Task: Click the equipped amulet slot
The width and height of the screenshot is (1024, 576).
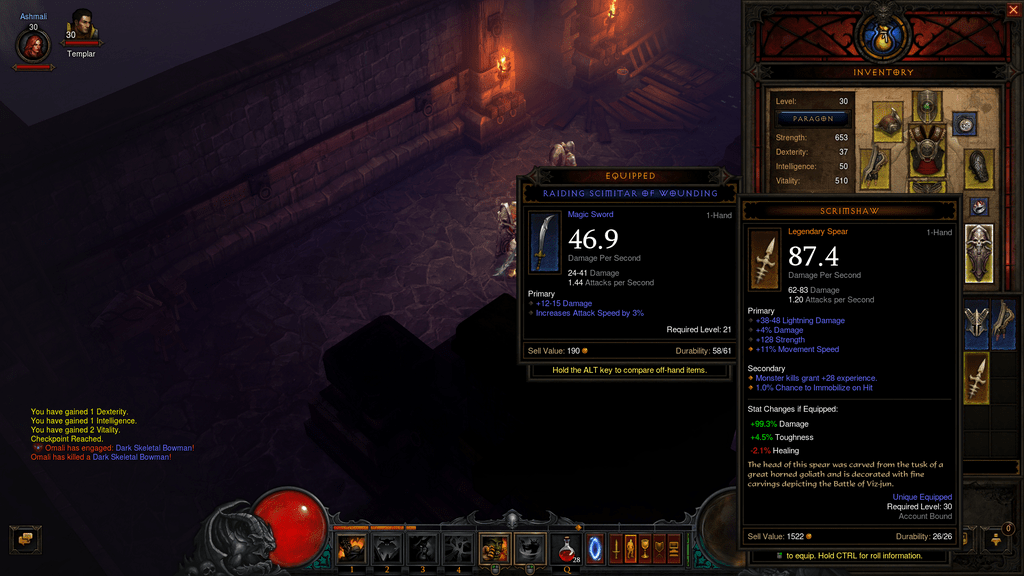Action: (x=965, y=124)
